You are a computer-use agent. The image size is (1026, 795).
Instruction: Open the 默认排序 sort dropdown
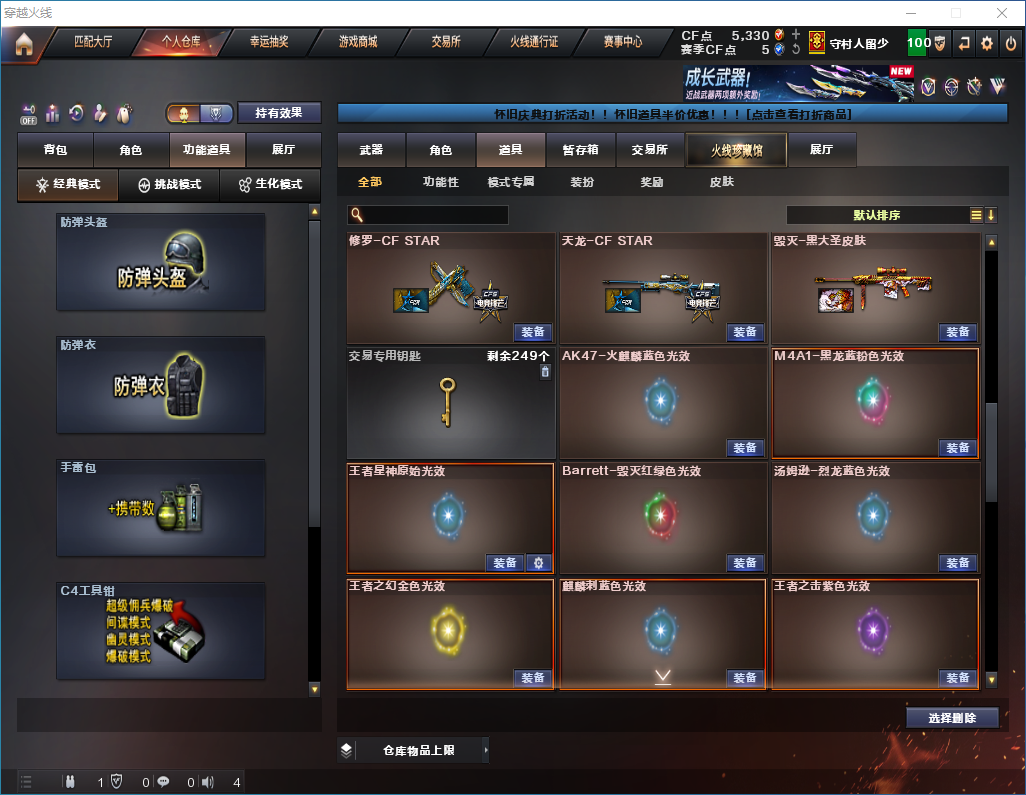876,215
